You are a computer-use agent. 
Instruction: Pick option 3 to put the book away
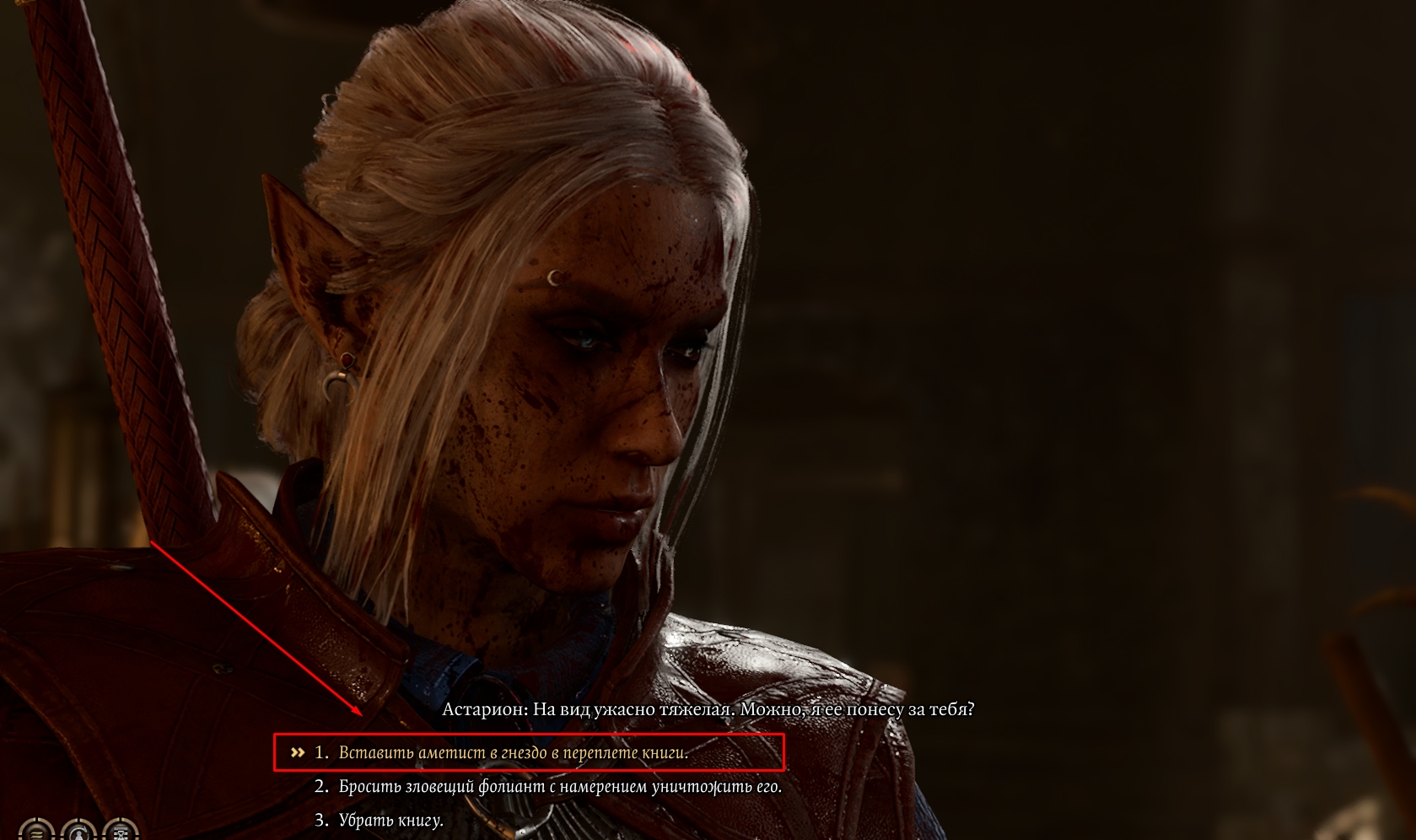tap(390, 820)
